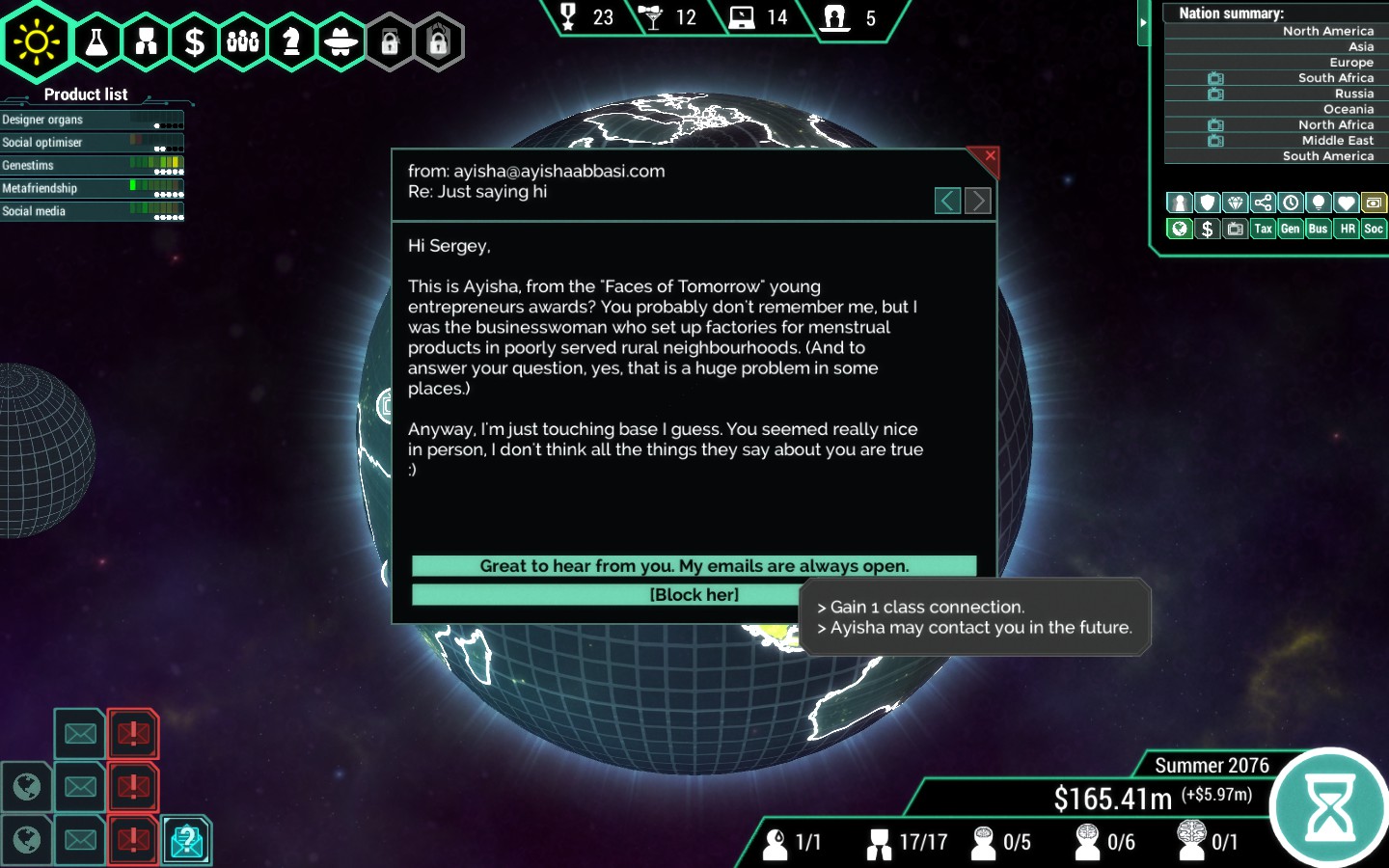The height and width of the screenshot is (868, 1389).
Task: Reply "Great to hear from you" to Ayisha
Action: 694,566
